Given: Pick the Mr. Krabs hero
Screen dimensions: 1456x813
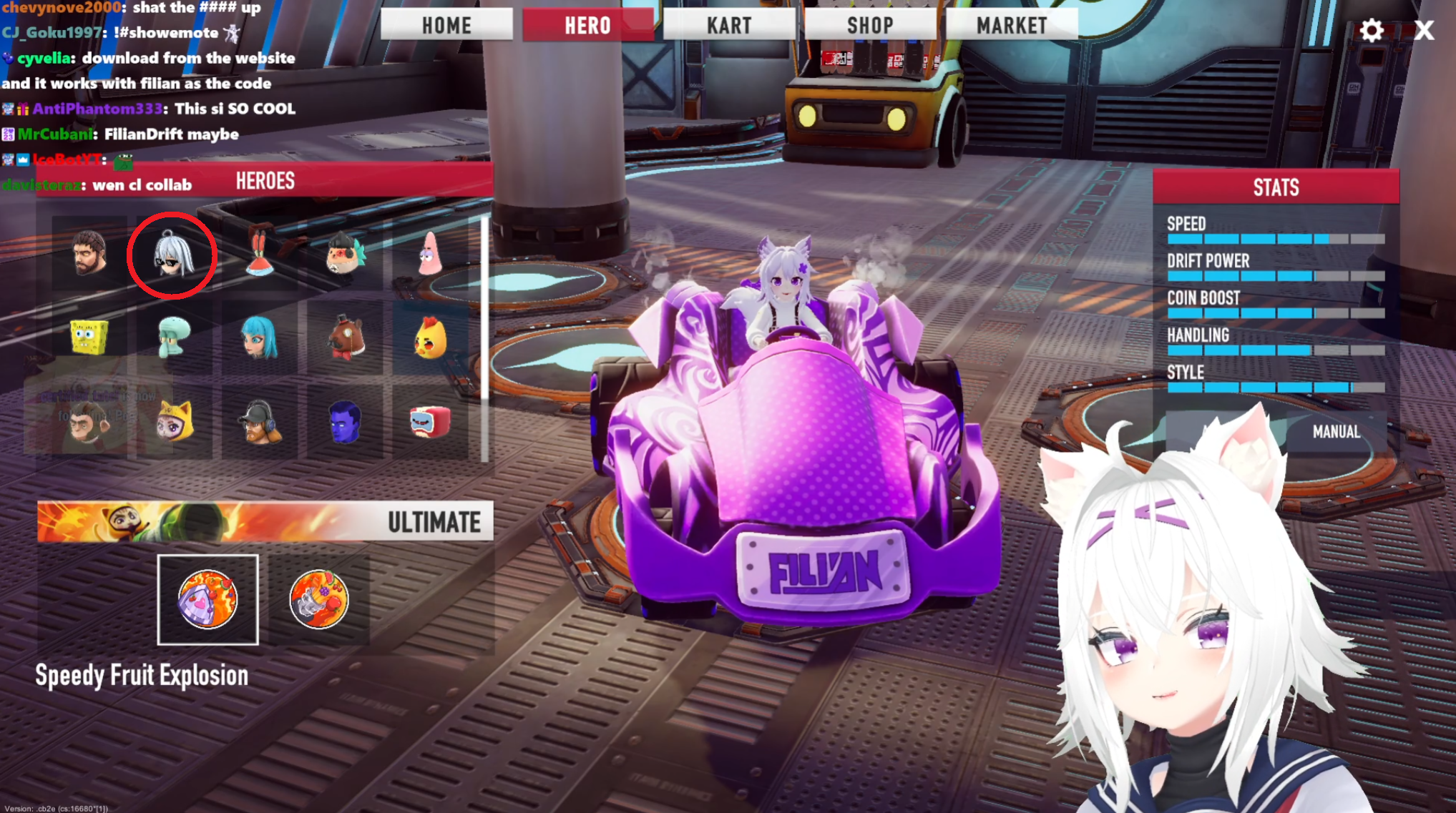Looking at the screenshot, I should (x=259, y=255).
